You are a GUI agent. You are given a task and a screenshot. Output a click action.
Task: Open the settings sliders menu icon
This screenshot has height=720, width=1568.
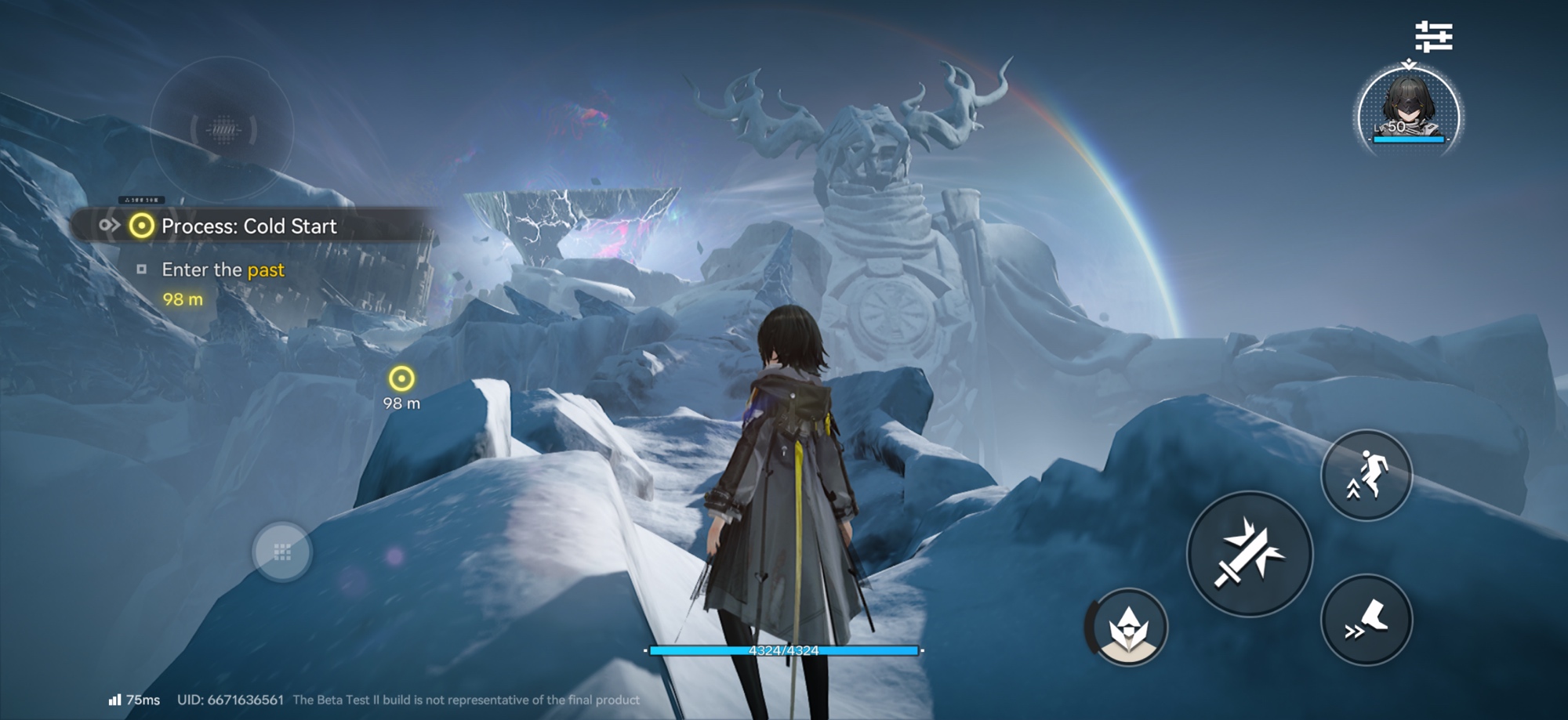pos(1433,37)
